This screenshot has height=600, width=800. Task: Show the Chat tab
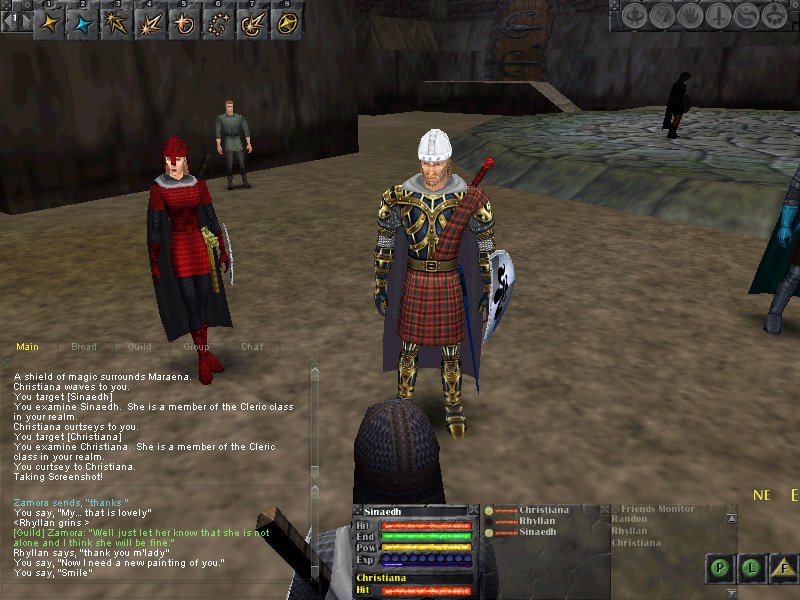click(252, 347)
